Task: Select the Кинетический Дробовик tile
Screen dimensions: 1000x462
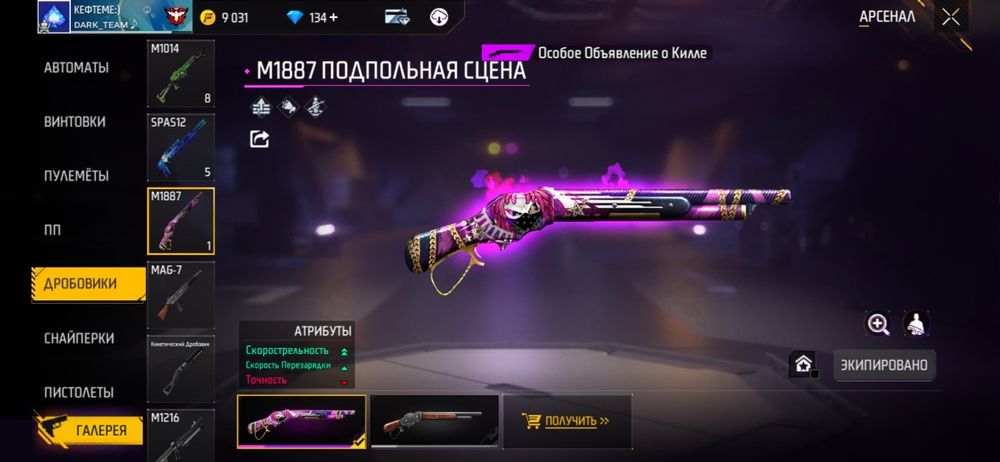Action: (x=181, y=368)
